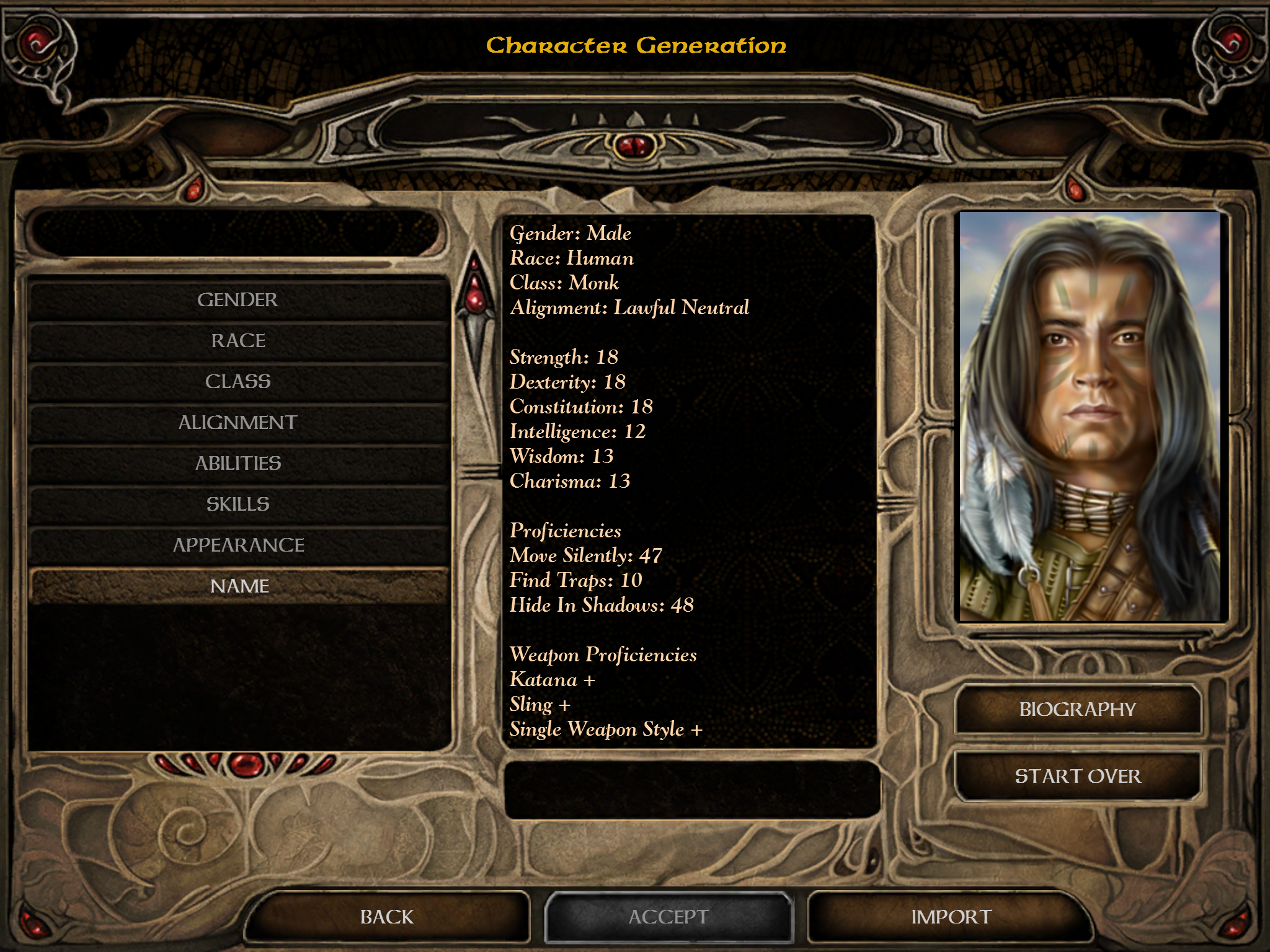Click the character portrait image
This screenshot has height=952, width=1270.
(1090, 416)
